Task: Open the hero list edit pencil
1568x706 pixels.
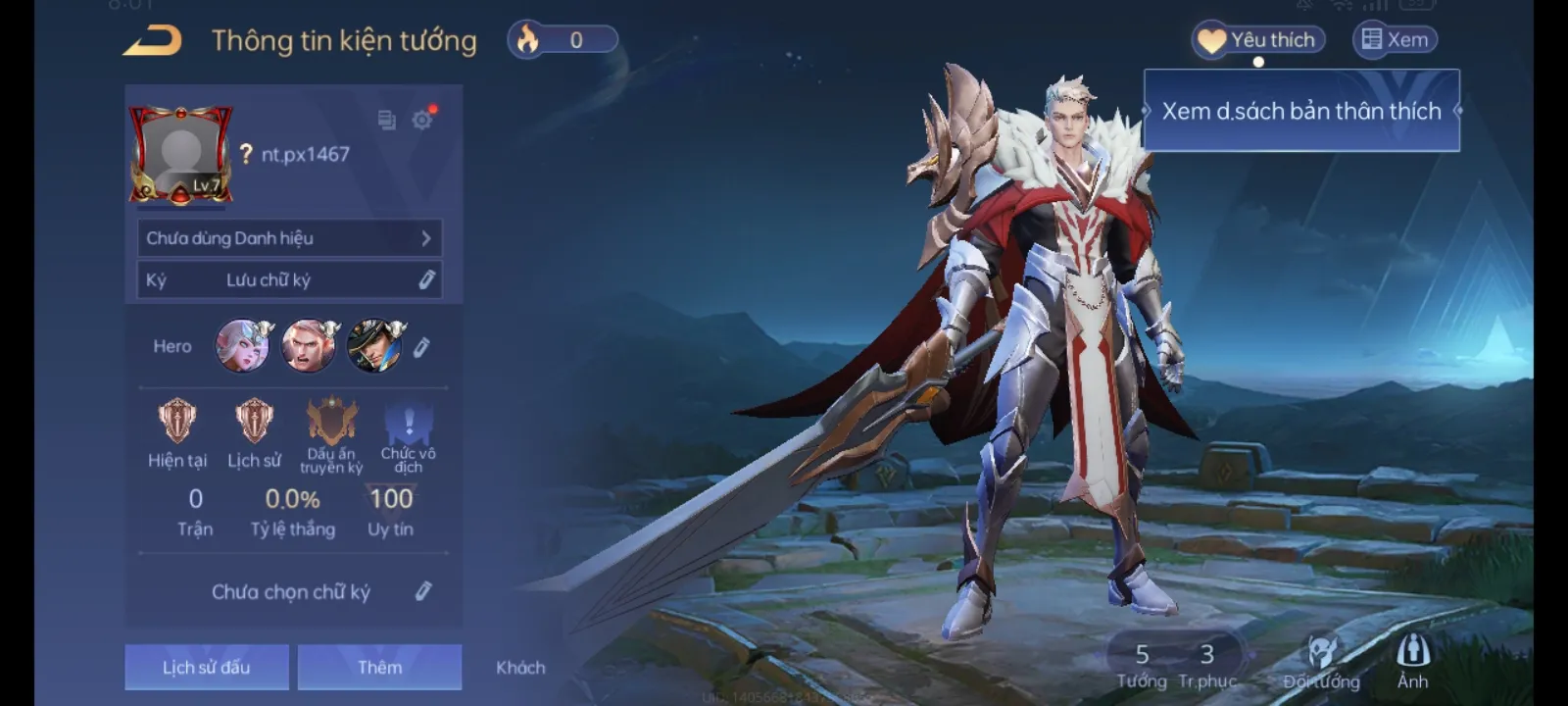Action: (x=421, y=346)
